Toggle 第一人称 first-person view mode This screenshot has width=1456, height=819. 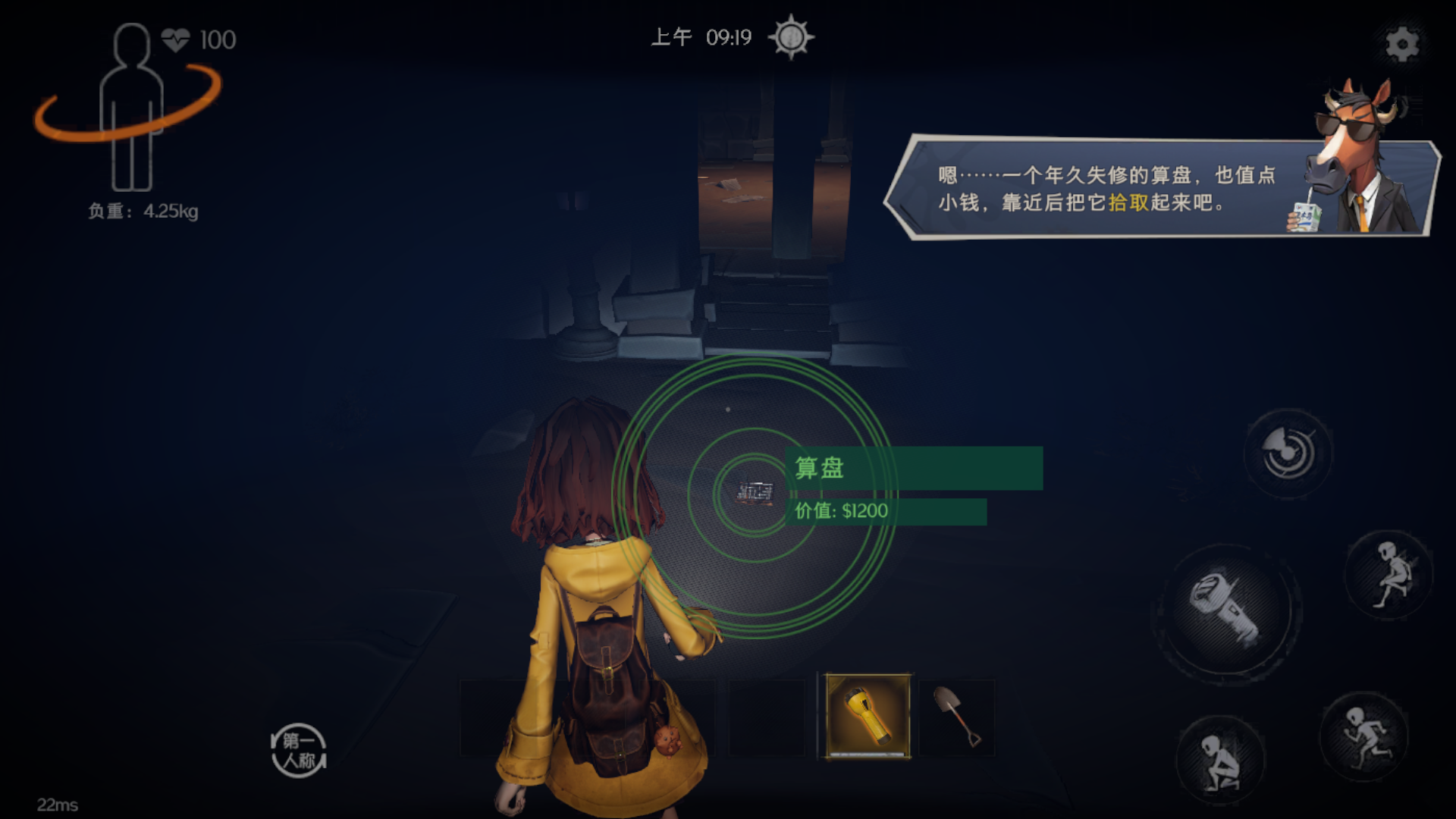pos(299,749)
